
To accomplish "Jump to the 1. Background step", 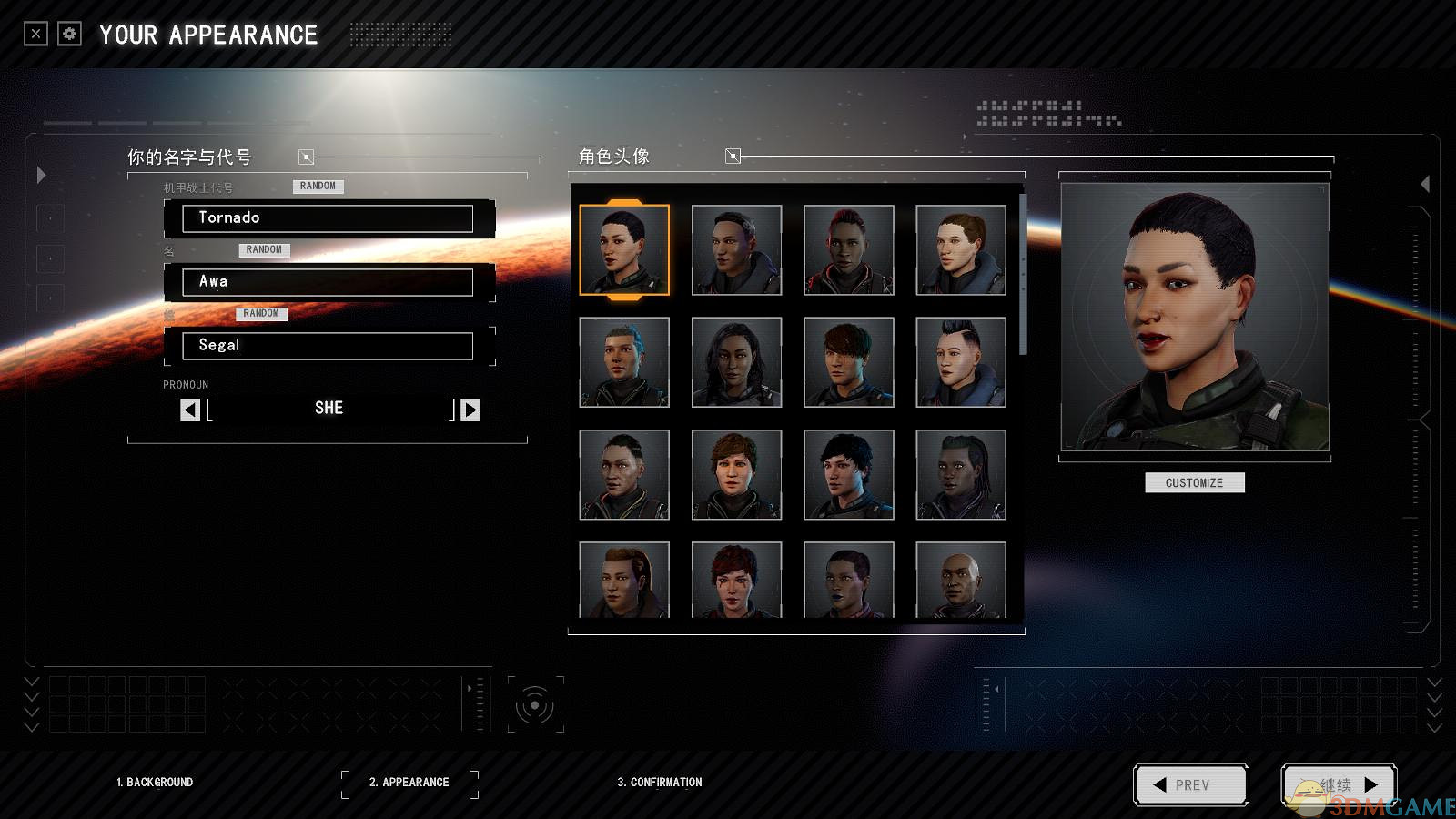I will point(155,783).
